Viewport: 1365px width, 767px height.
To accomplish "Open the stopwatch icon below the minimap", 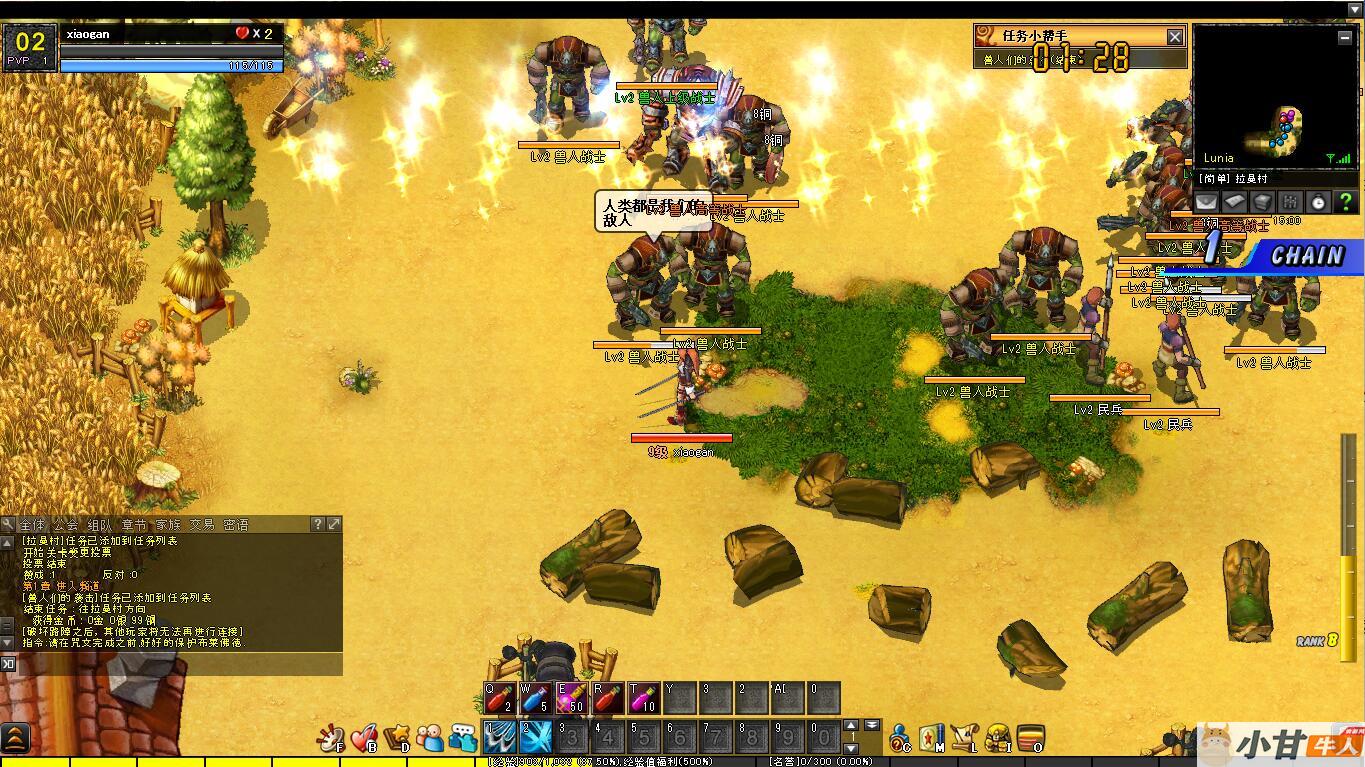I will [x=1318, y=201].
